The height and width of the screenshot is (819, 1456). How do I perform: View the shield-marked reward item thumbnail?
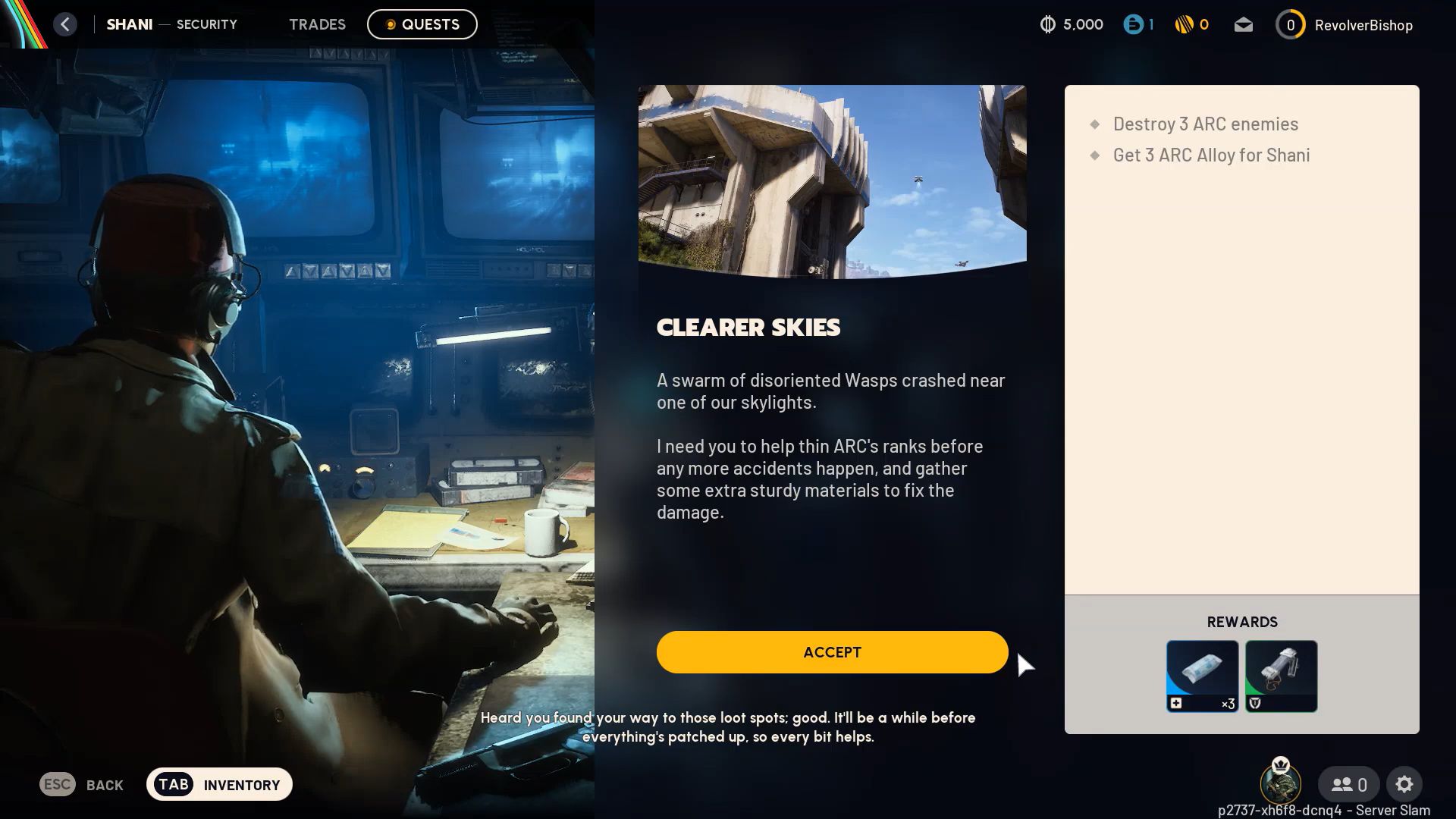click(1280, 675)
